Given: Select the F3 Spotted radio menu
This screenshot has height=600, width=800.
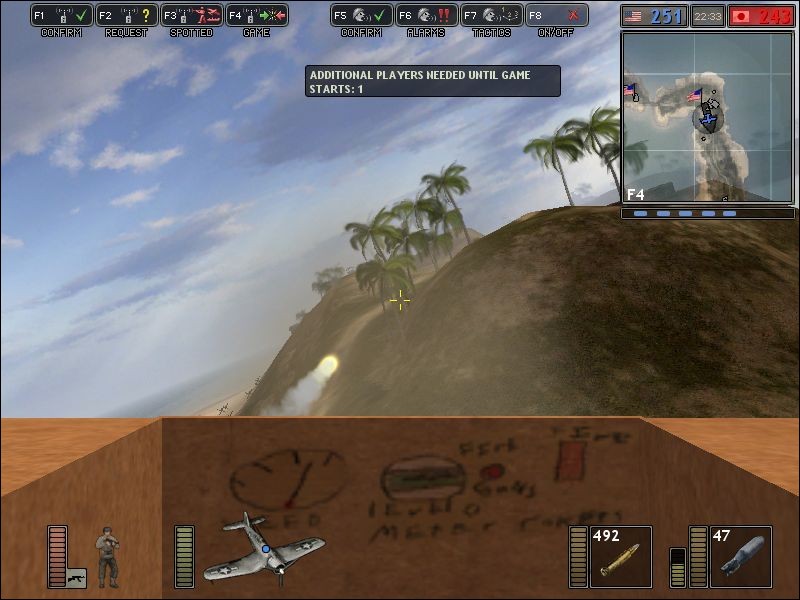Looking at the screenshot, I should [x=192, y=16].
